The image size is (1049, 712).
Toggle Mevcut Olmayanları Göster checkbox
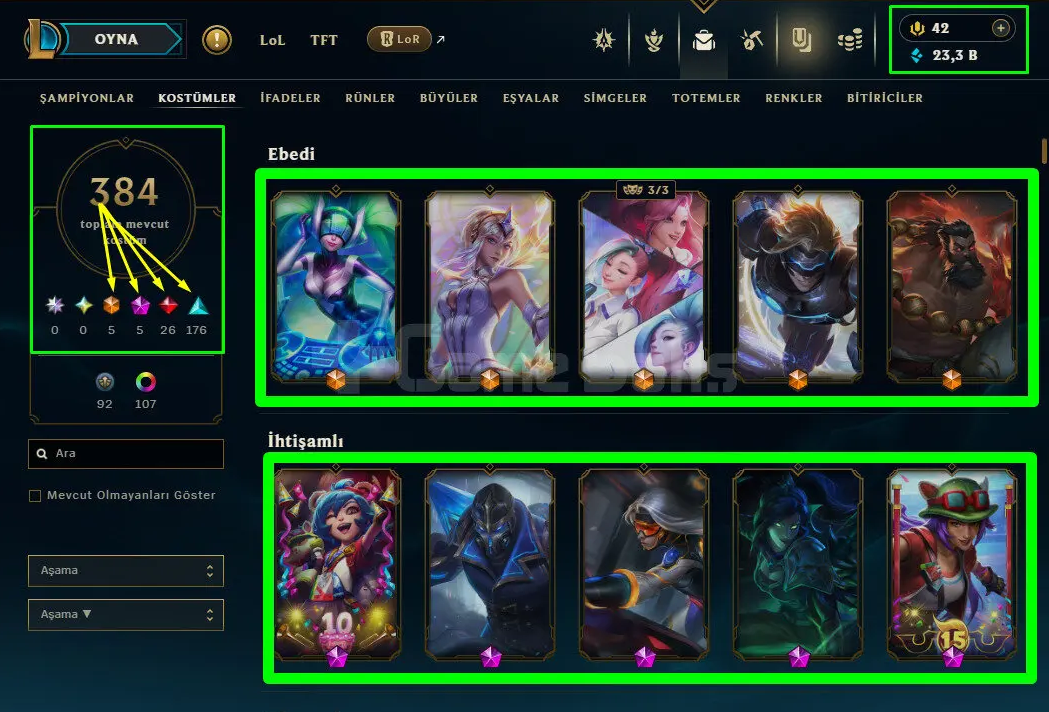(x=35, y=496)
